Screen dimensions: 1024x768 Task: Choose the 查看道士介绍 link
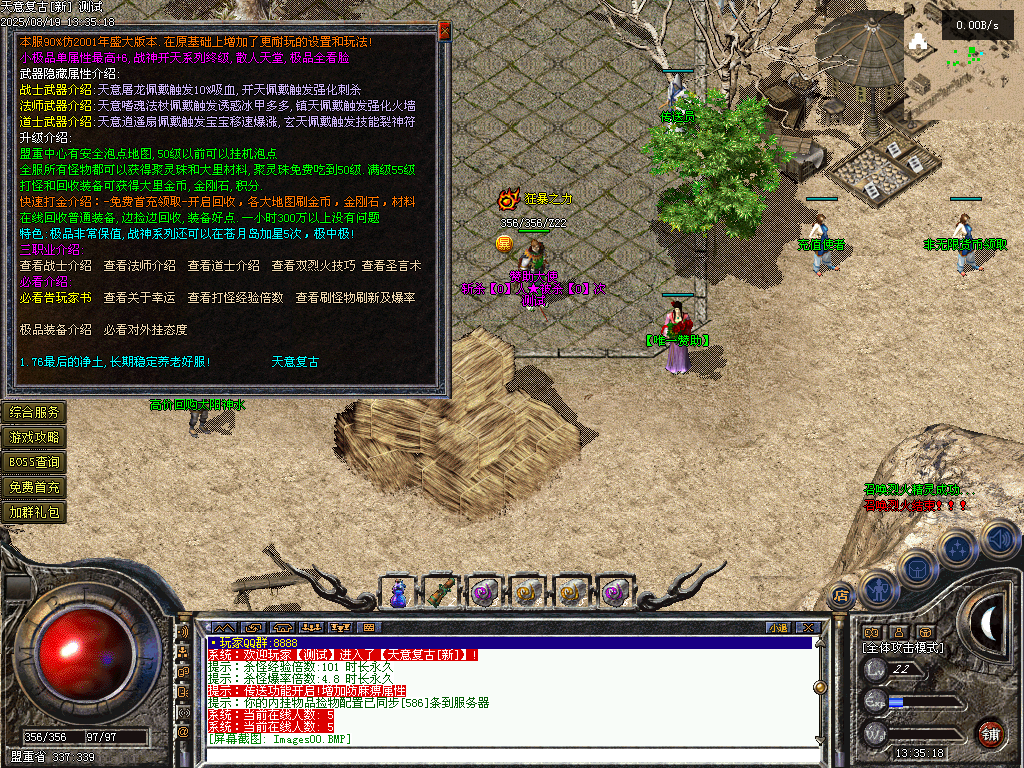coord(224,266)
